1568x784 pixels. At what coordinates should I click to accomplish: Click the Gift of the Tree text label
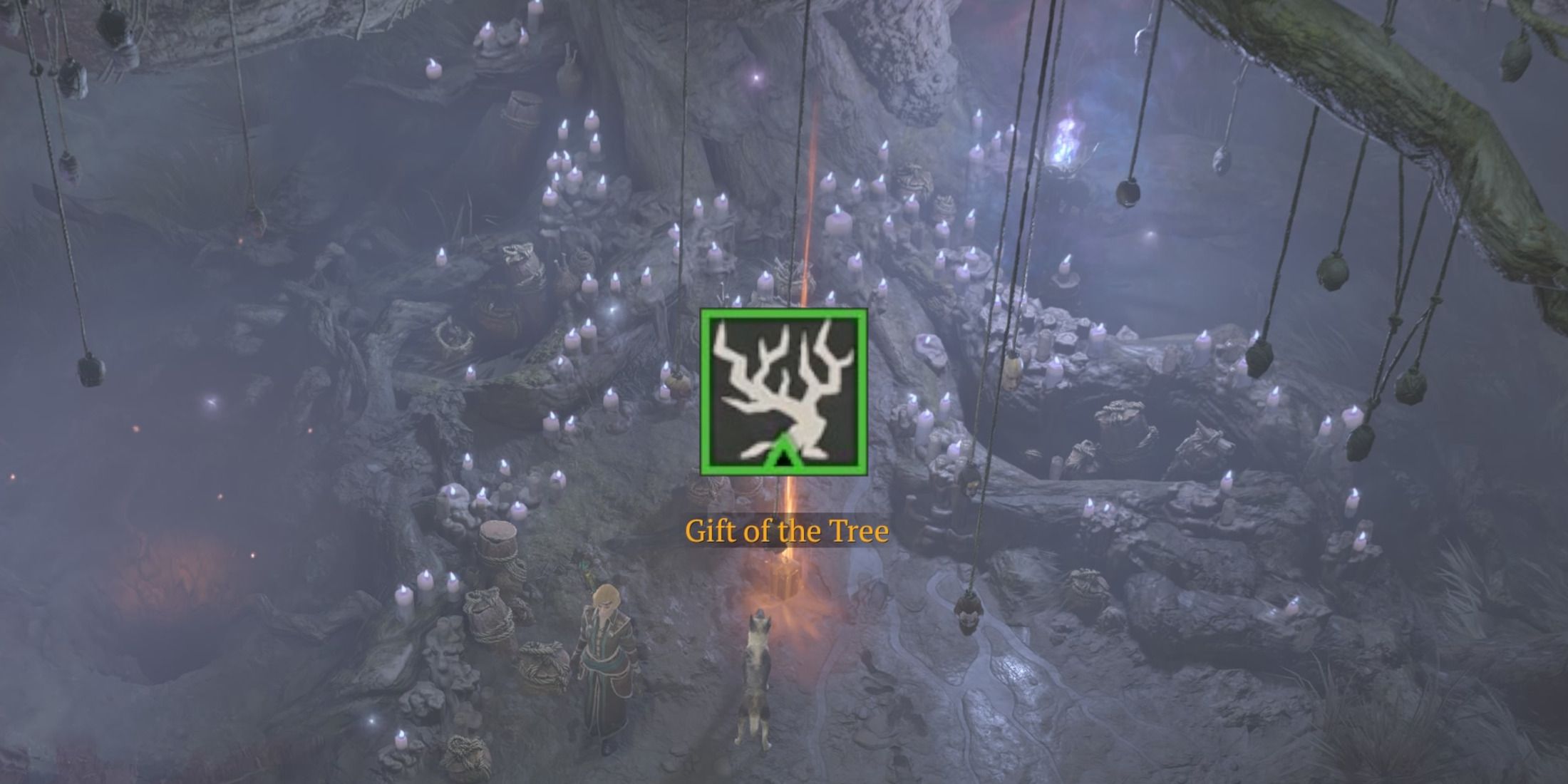(785, 530)
